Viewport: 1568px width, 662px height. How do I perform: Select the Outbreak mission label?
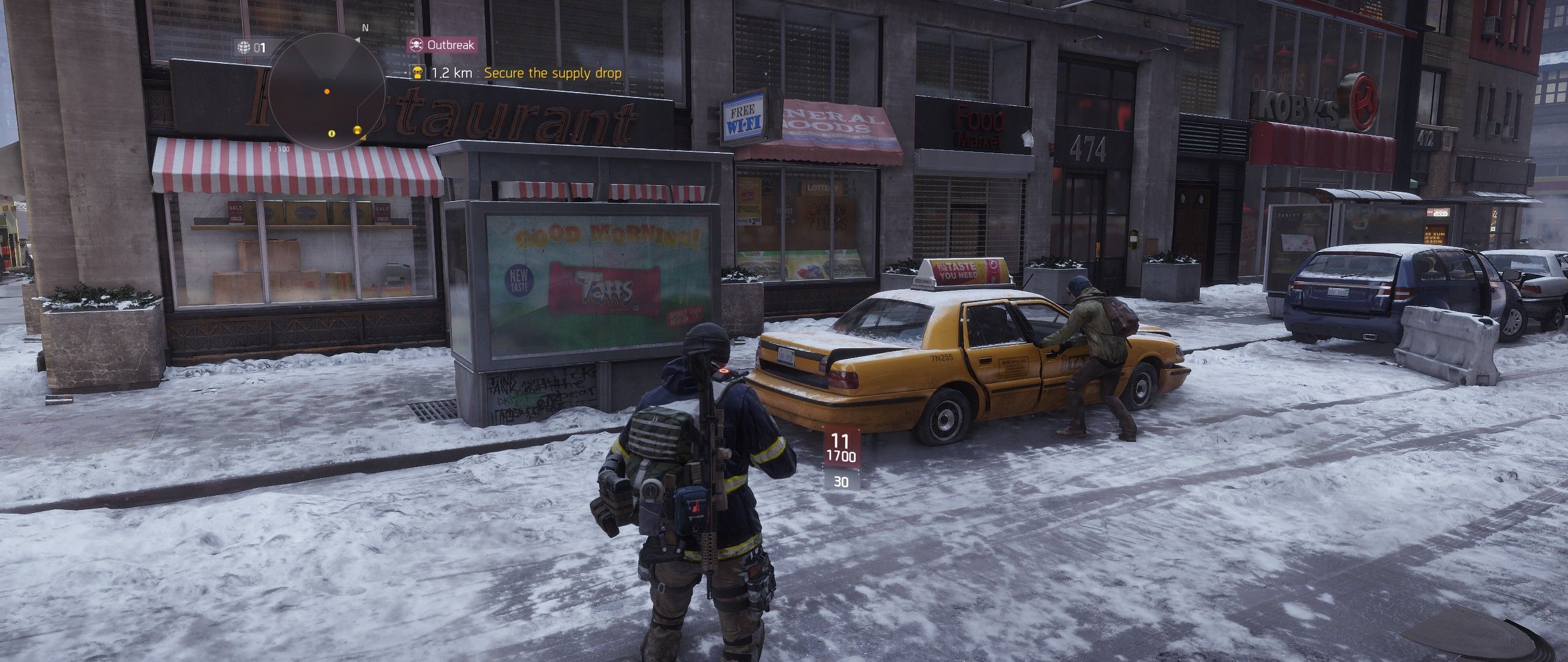442,45
